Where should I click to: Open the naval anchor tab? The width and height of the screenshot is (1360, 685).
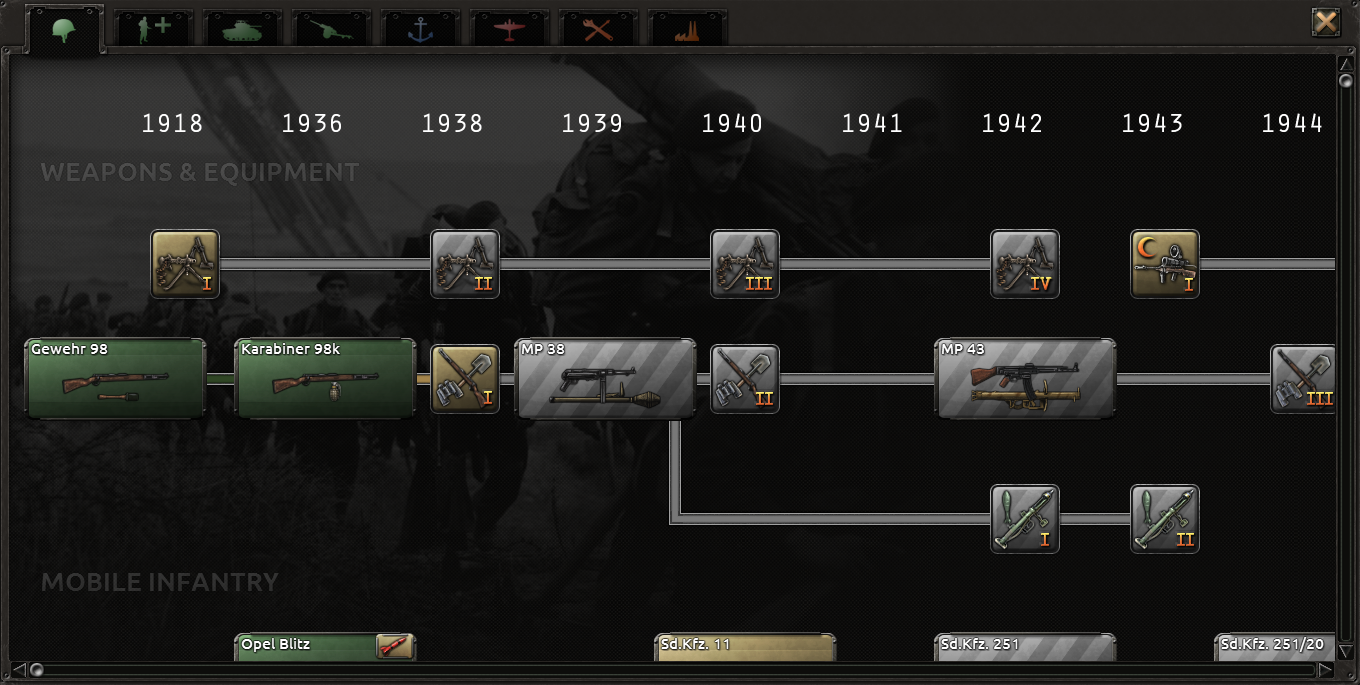coord(421,28)
